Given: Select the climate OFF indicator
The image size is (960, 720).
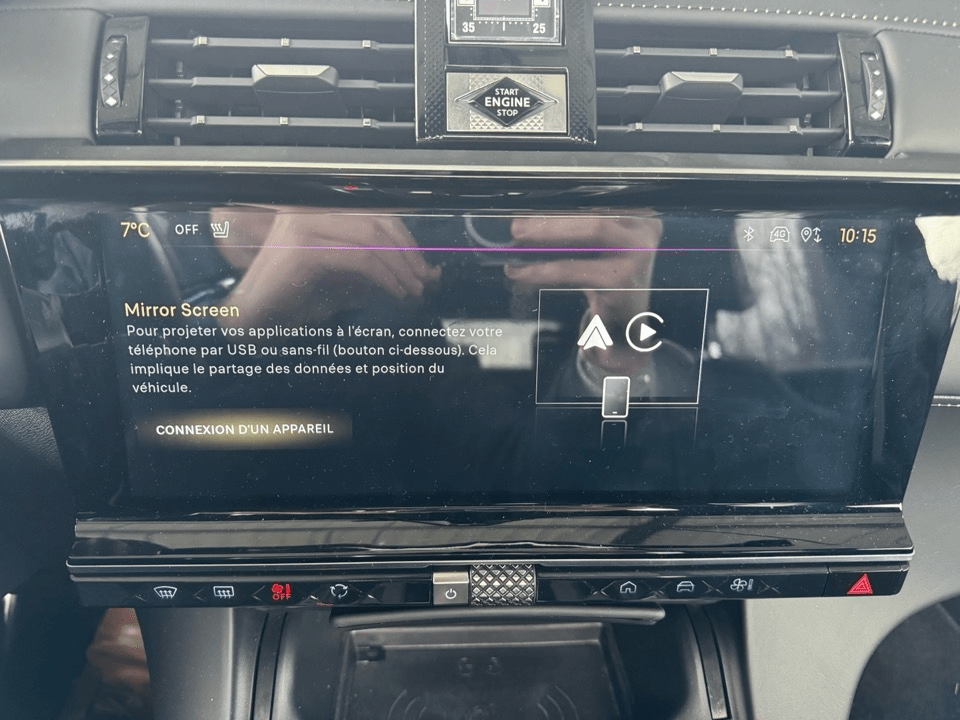Looking at the screenshot, I should coord(187,229).
